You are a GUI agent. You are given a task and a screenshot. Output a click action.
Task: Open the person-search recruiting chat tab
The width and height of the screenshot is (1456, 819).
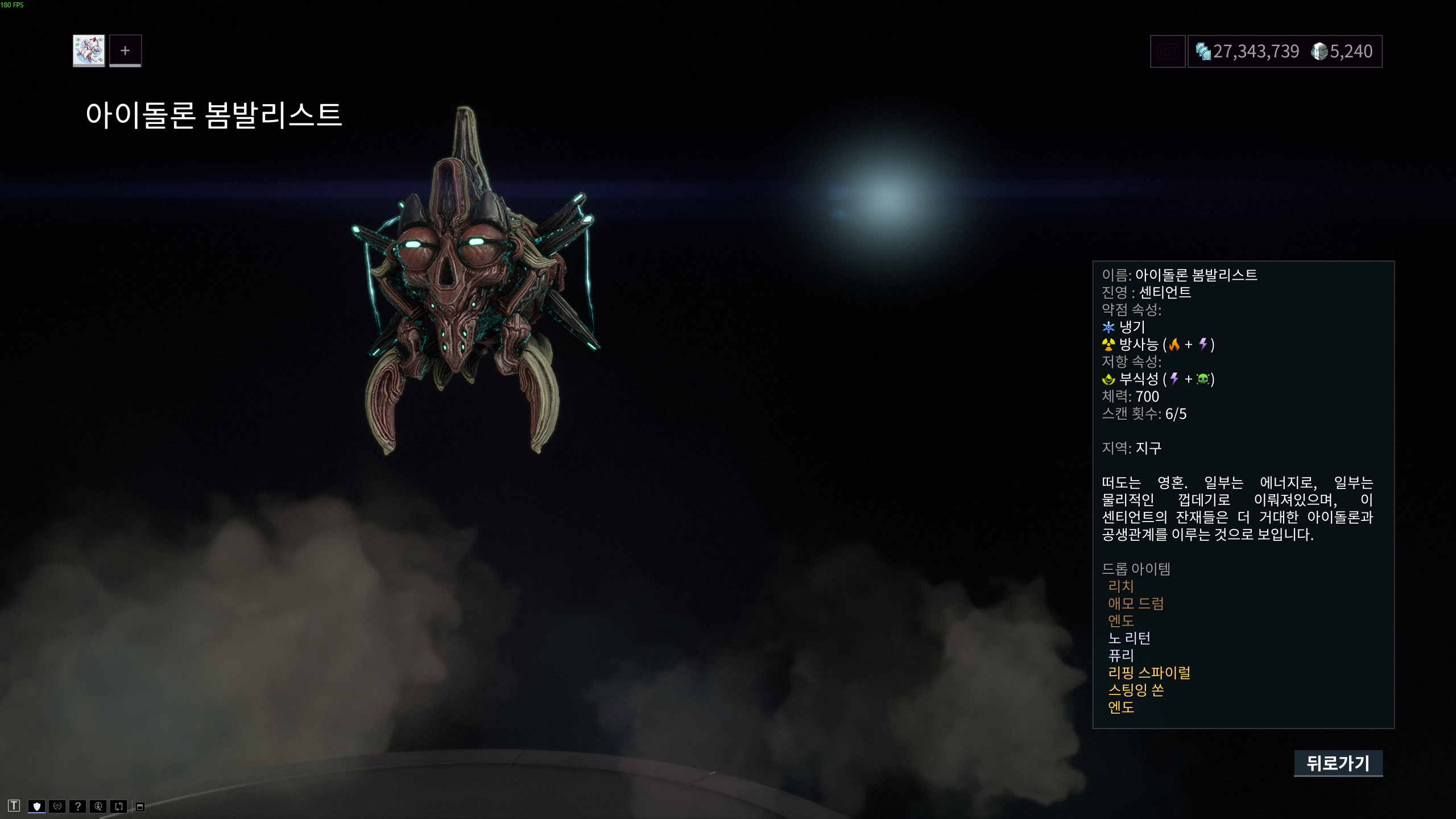(98, 806)
